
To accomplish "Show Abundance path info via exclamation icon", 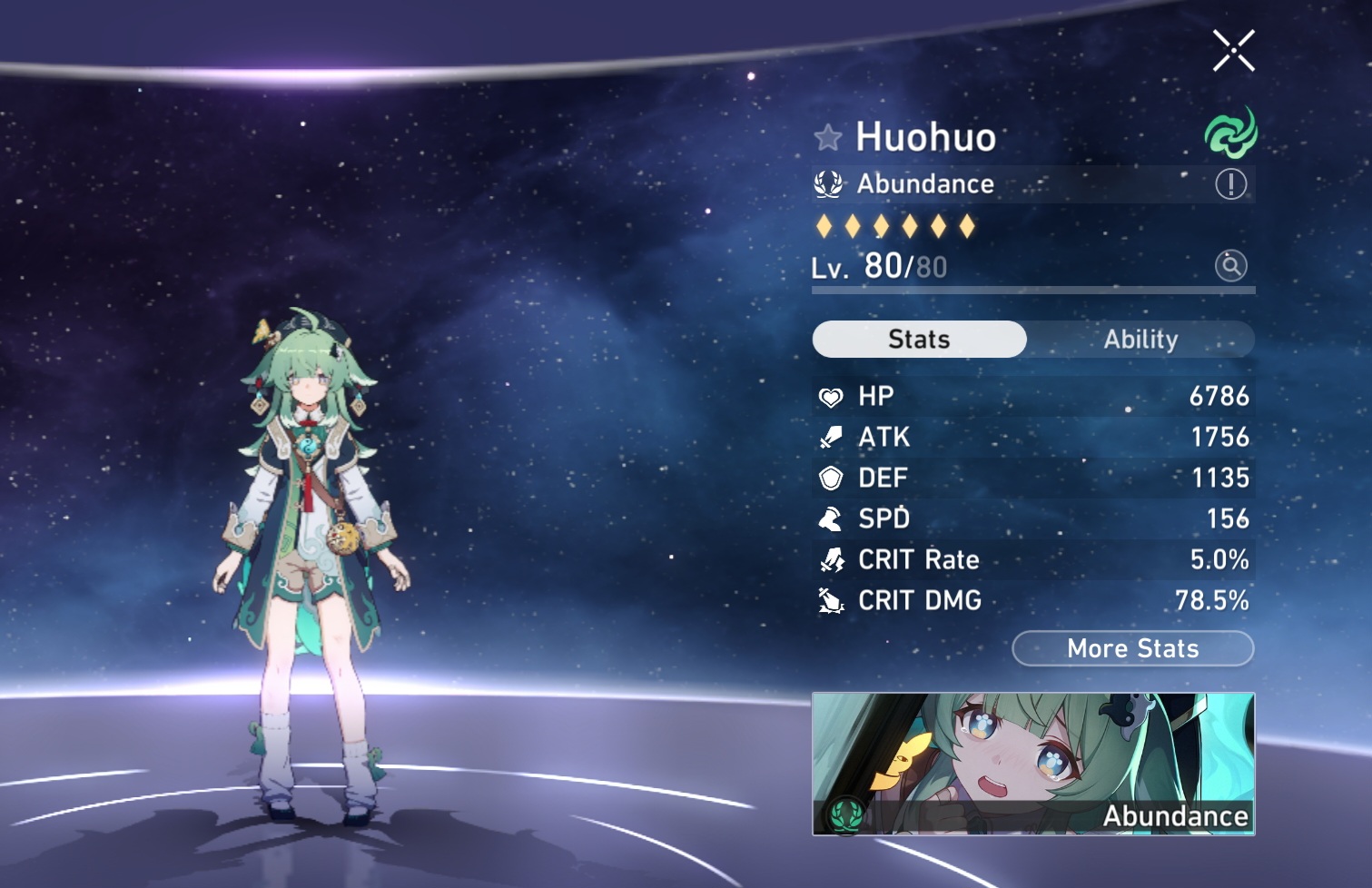I will 1230,184.
